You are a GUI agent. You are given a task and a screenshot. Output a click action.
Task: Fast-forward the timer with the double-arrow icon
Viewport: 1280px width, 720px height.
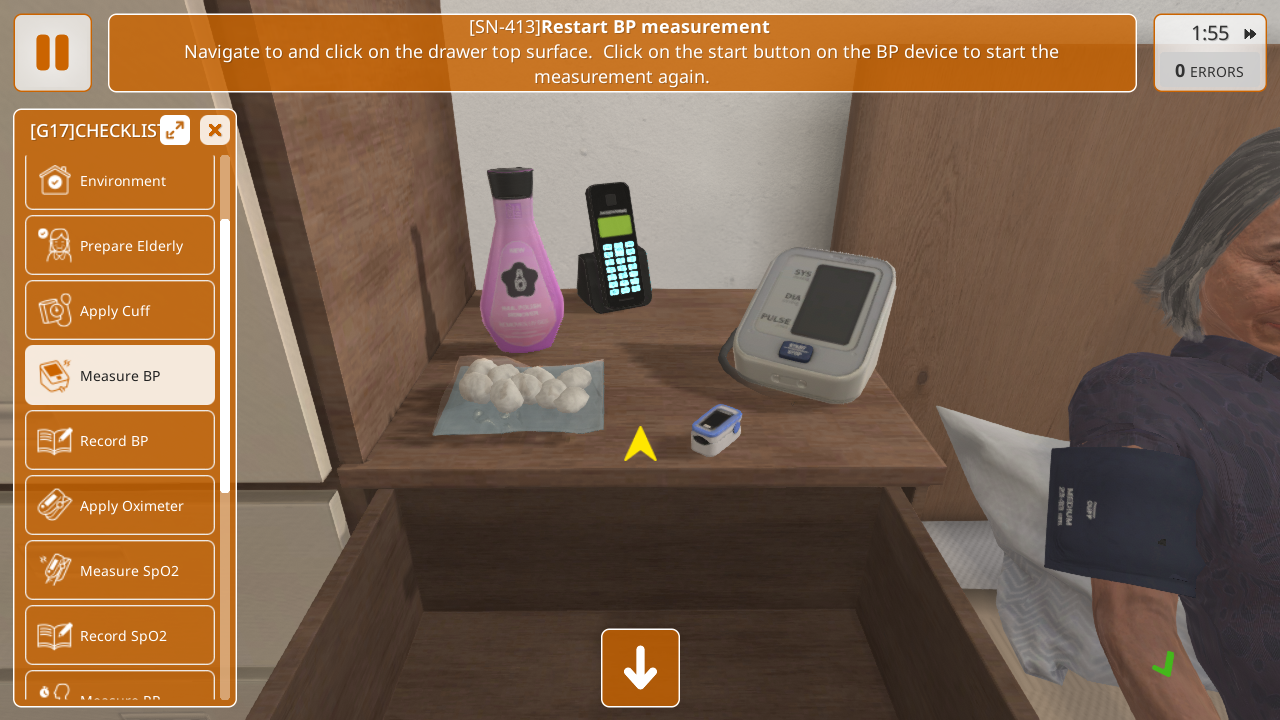point(1250,34)
